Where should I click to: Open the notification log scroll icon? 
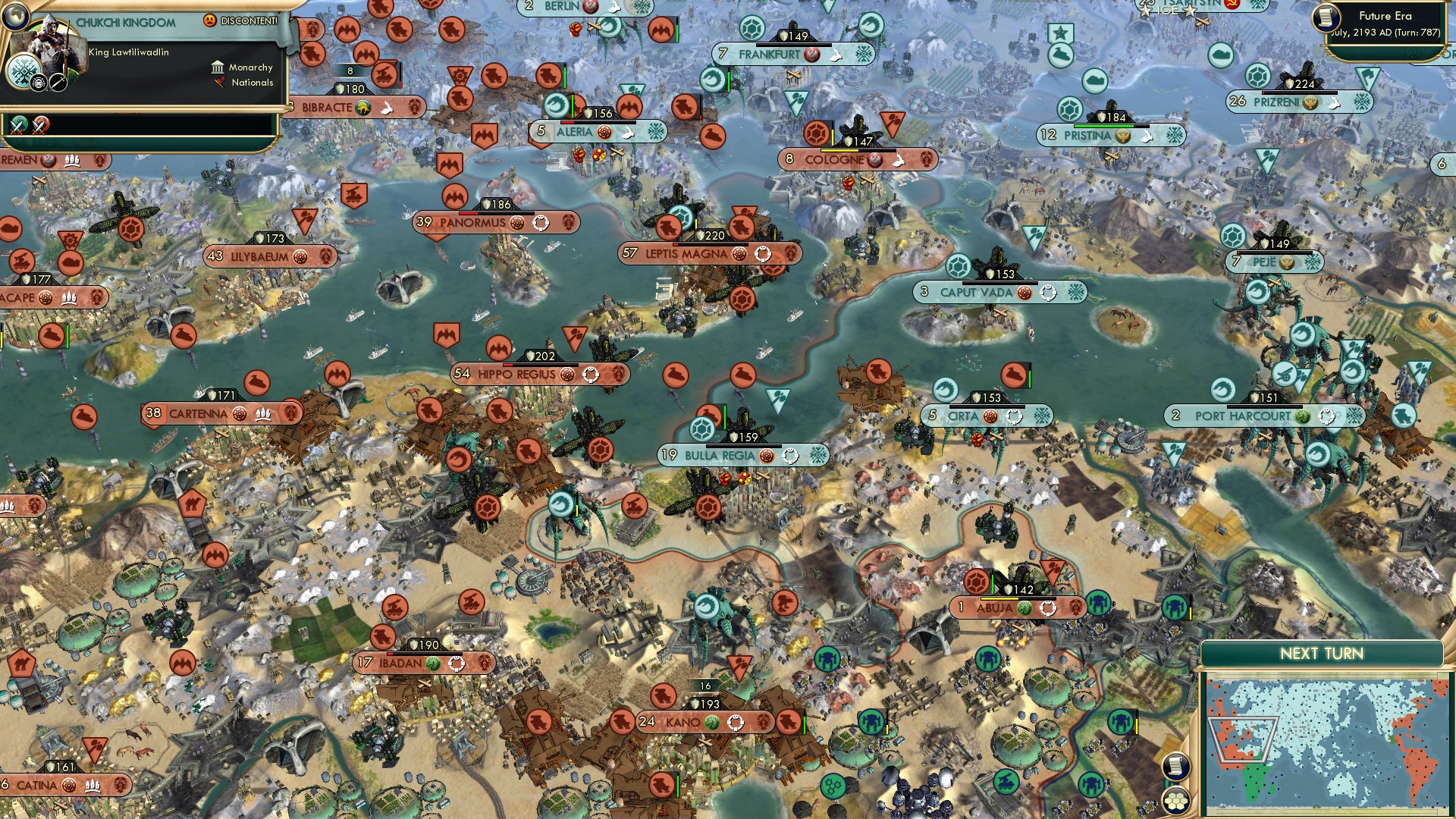1175,766
